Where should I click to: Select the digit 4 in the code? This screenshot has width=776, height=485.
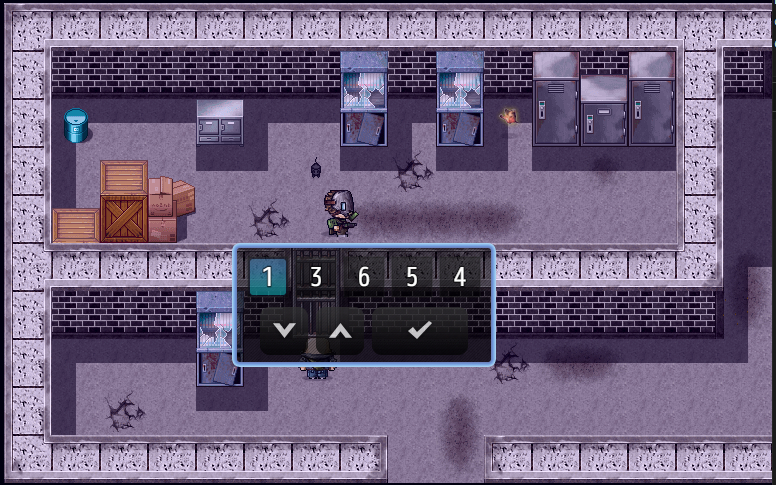pos(459,277)
